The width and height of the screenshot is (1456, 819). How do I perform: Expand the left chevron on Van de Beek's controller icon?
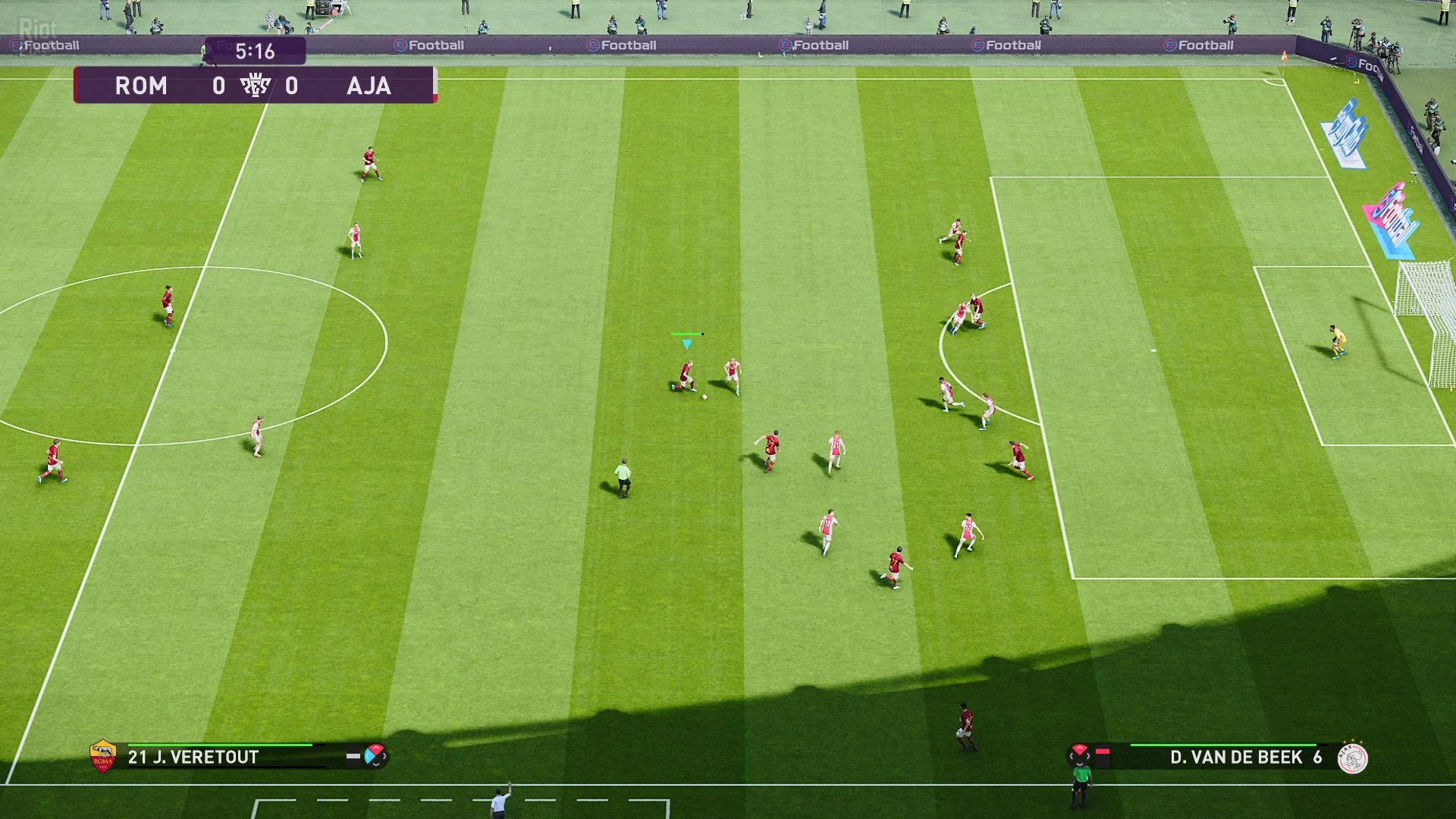coord(1072,755)
